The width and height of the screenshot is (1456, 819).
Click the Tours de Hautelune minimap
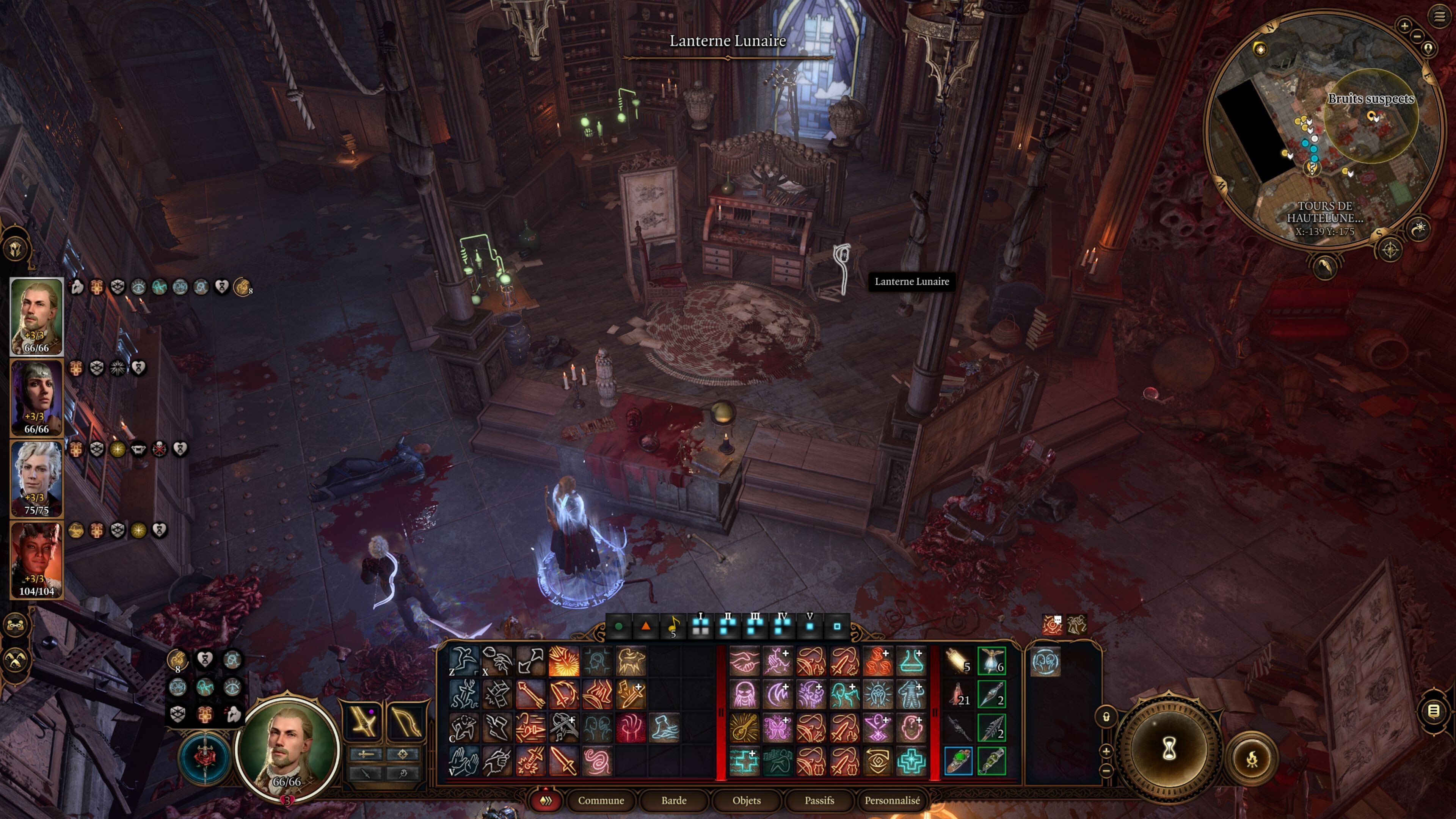click(1323, 130)
